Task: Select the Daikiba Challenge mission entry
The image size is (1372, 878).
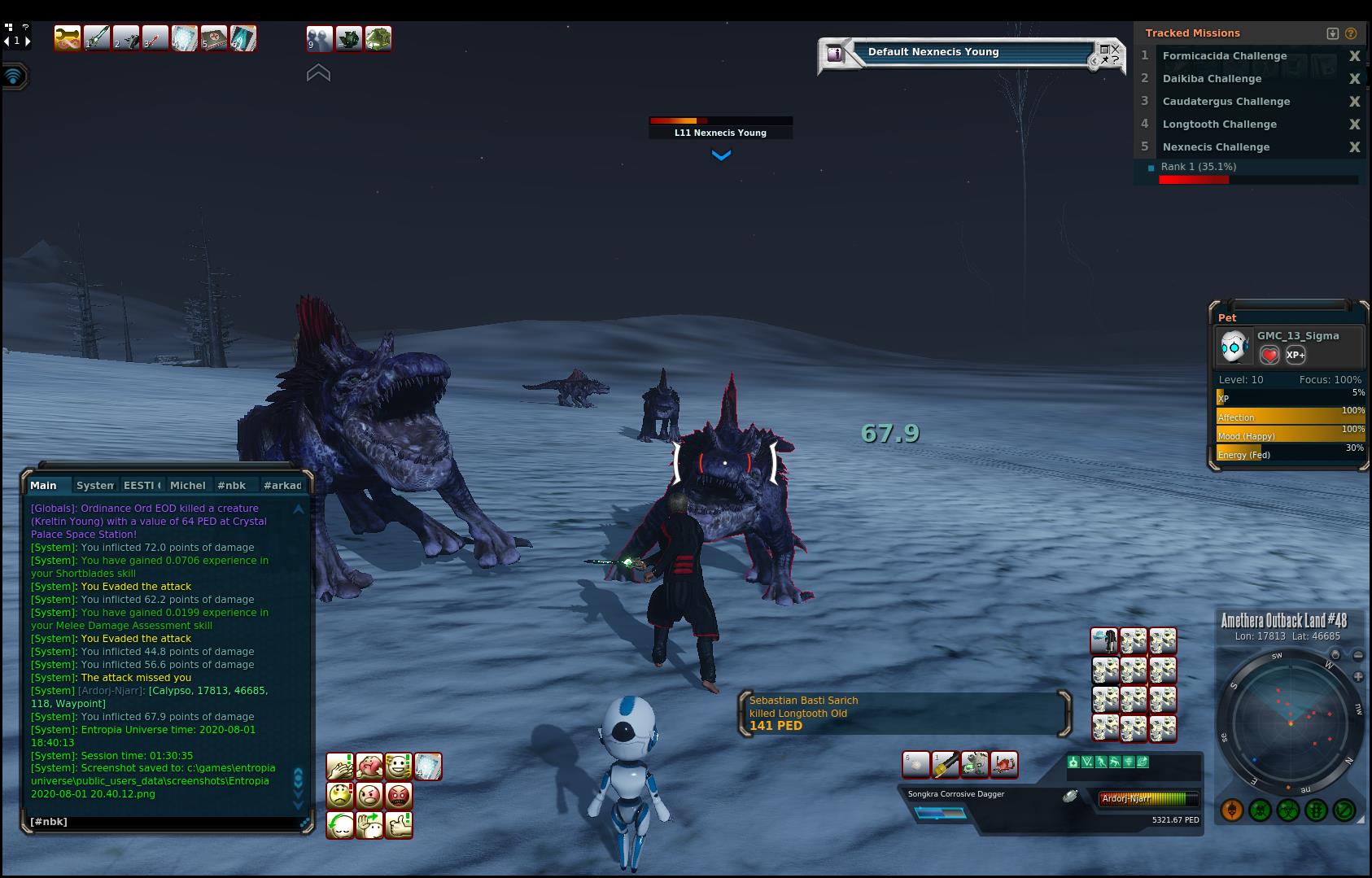Action: [x=1212, y=79]
